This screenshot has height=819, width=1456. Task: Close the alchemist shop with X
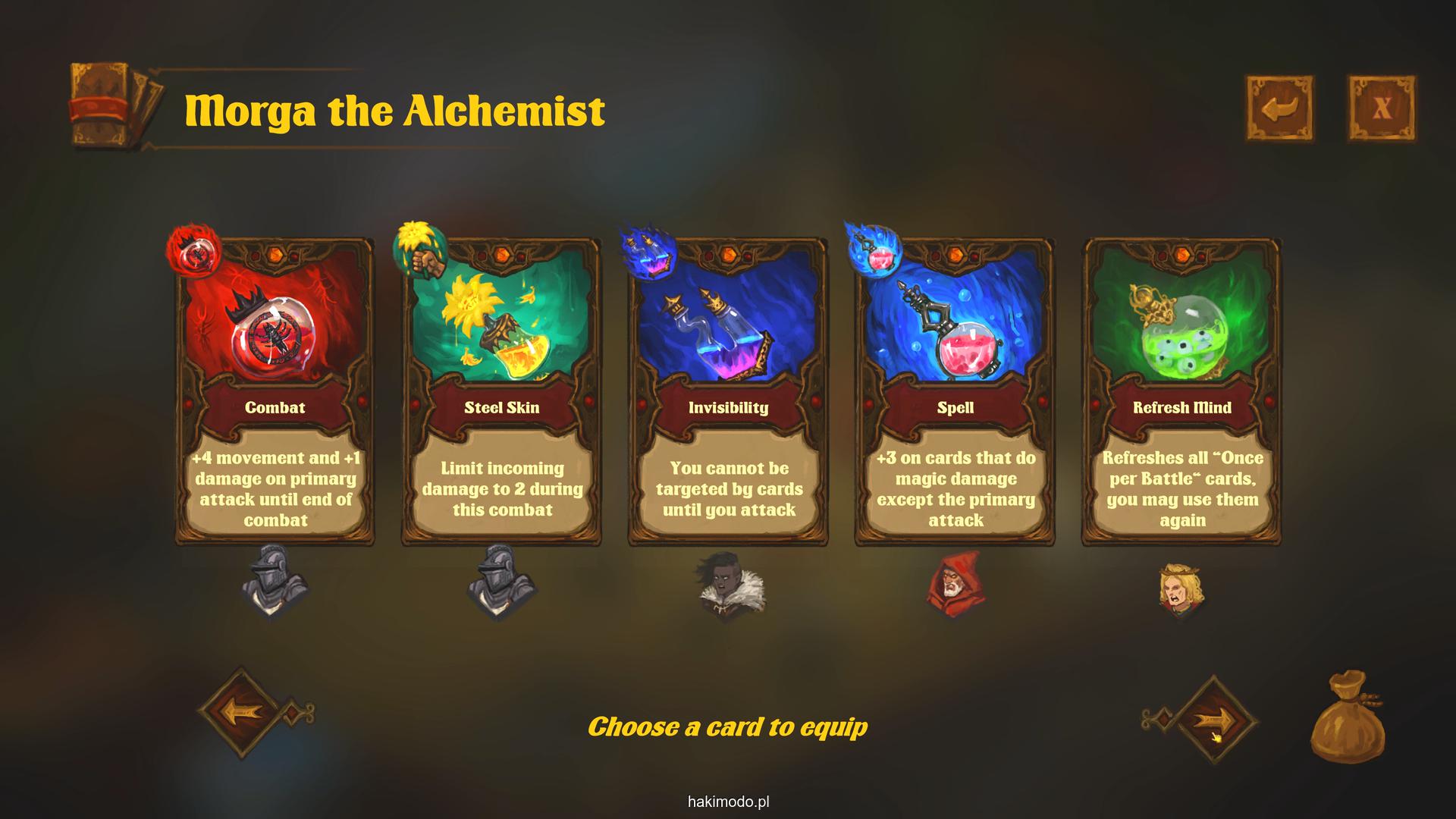[1382, 108]
